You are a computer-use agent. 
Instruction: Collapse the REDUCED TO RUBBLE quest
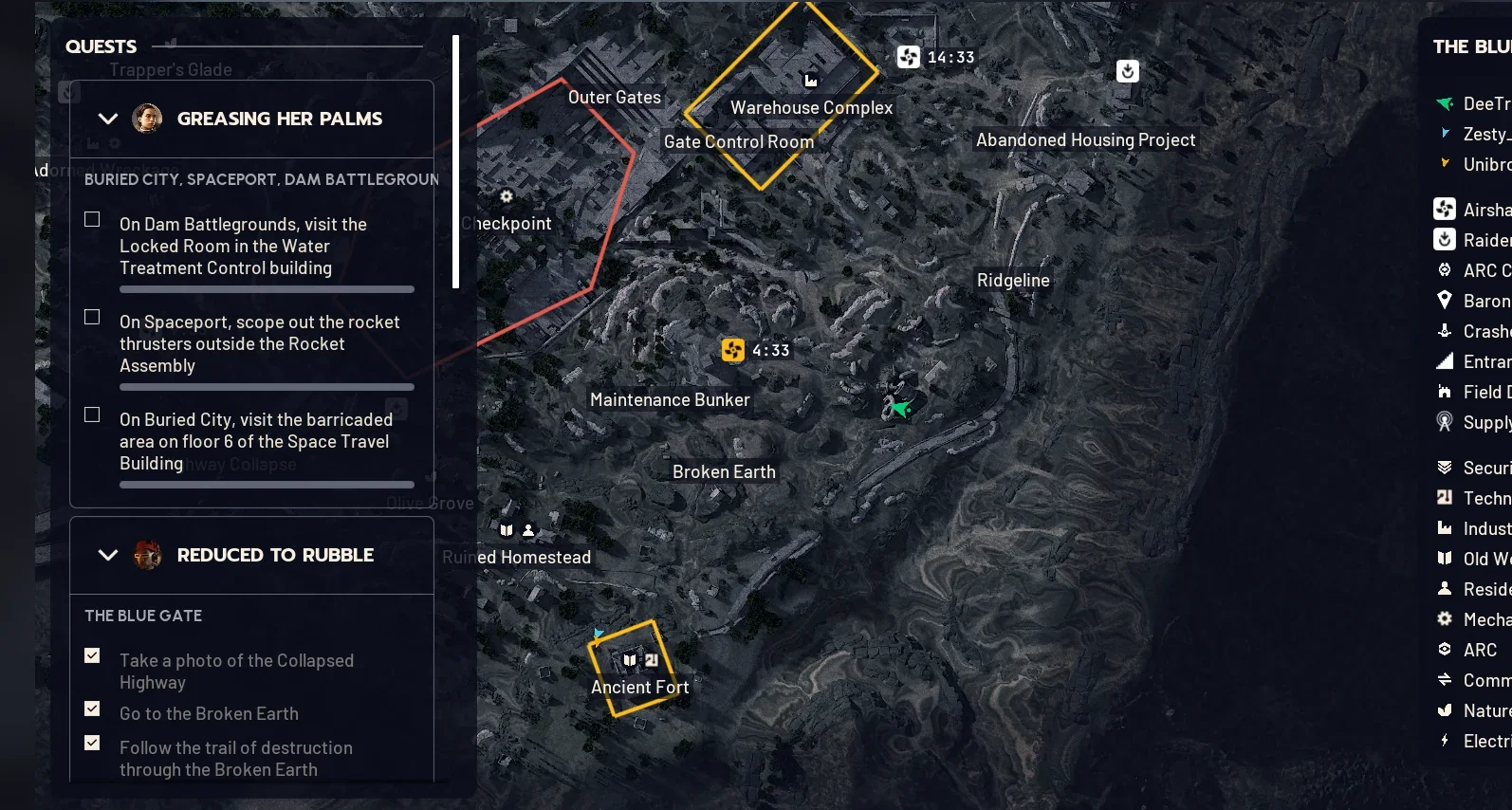tap(107, 555)
